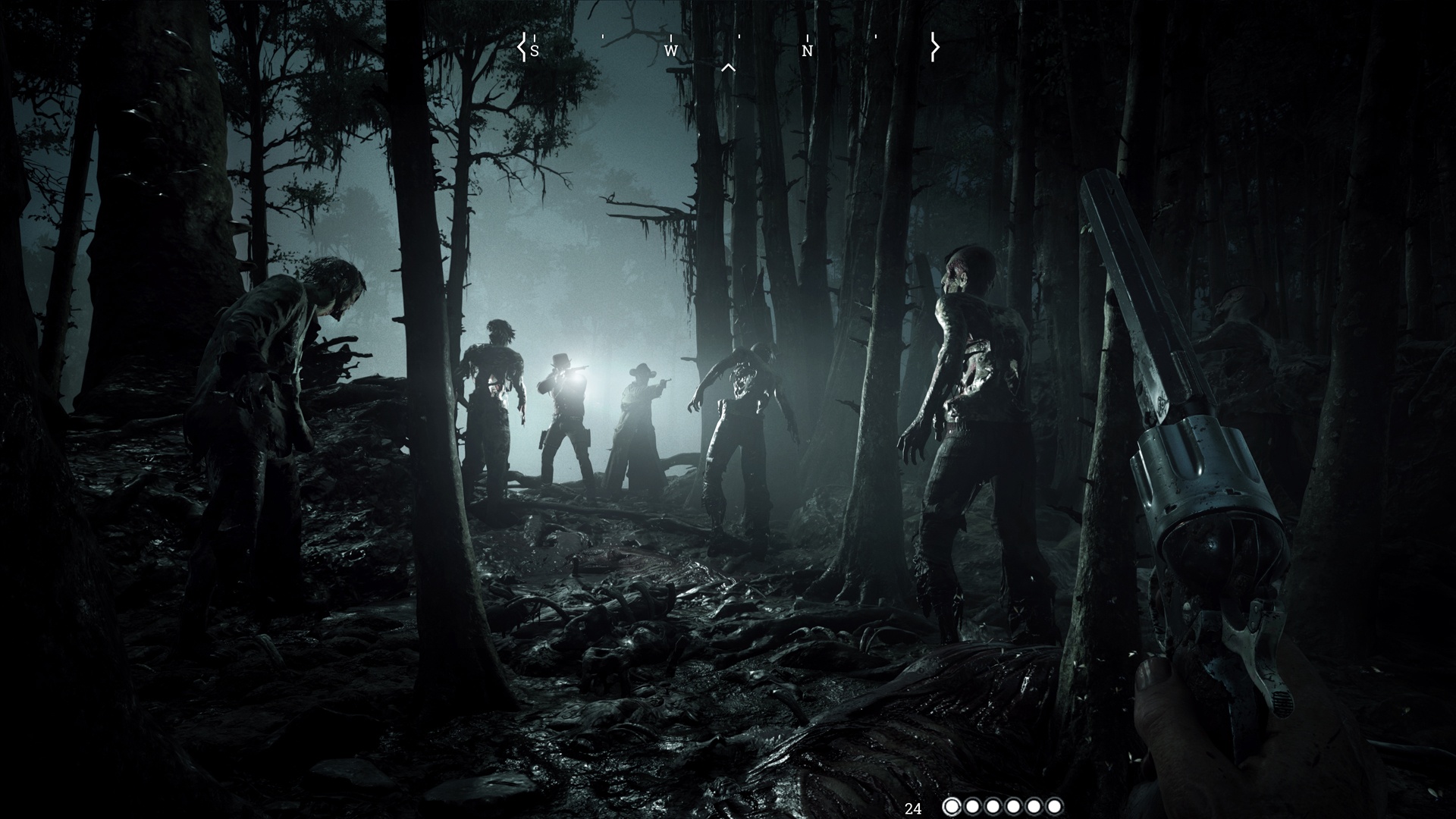The height and width of the screenshot is (819, 1456).
Task: Toggle the third chamber round indicator
Action: point(992,807)
